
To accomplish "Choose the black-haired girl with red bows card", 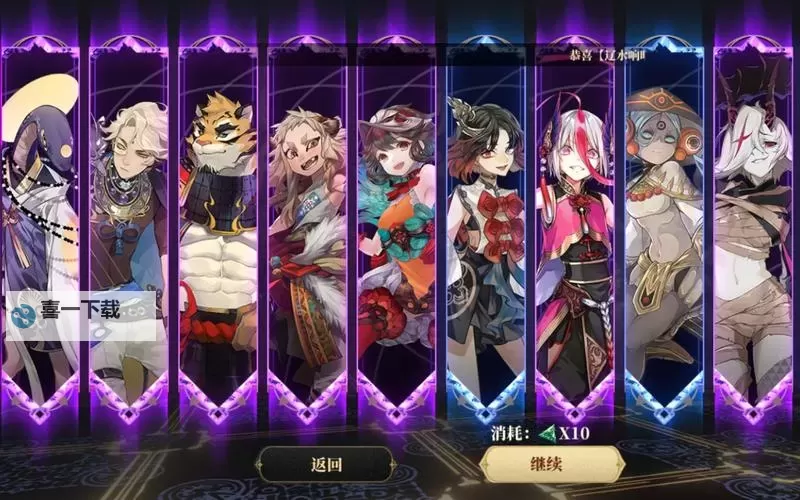I will click(x=485, y=230).
